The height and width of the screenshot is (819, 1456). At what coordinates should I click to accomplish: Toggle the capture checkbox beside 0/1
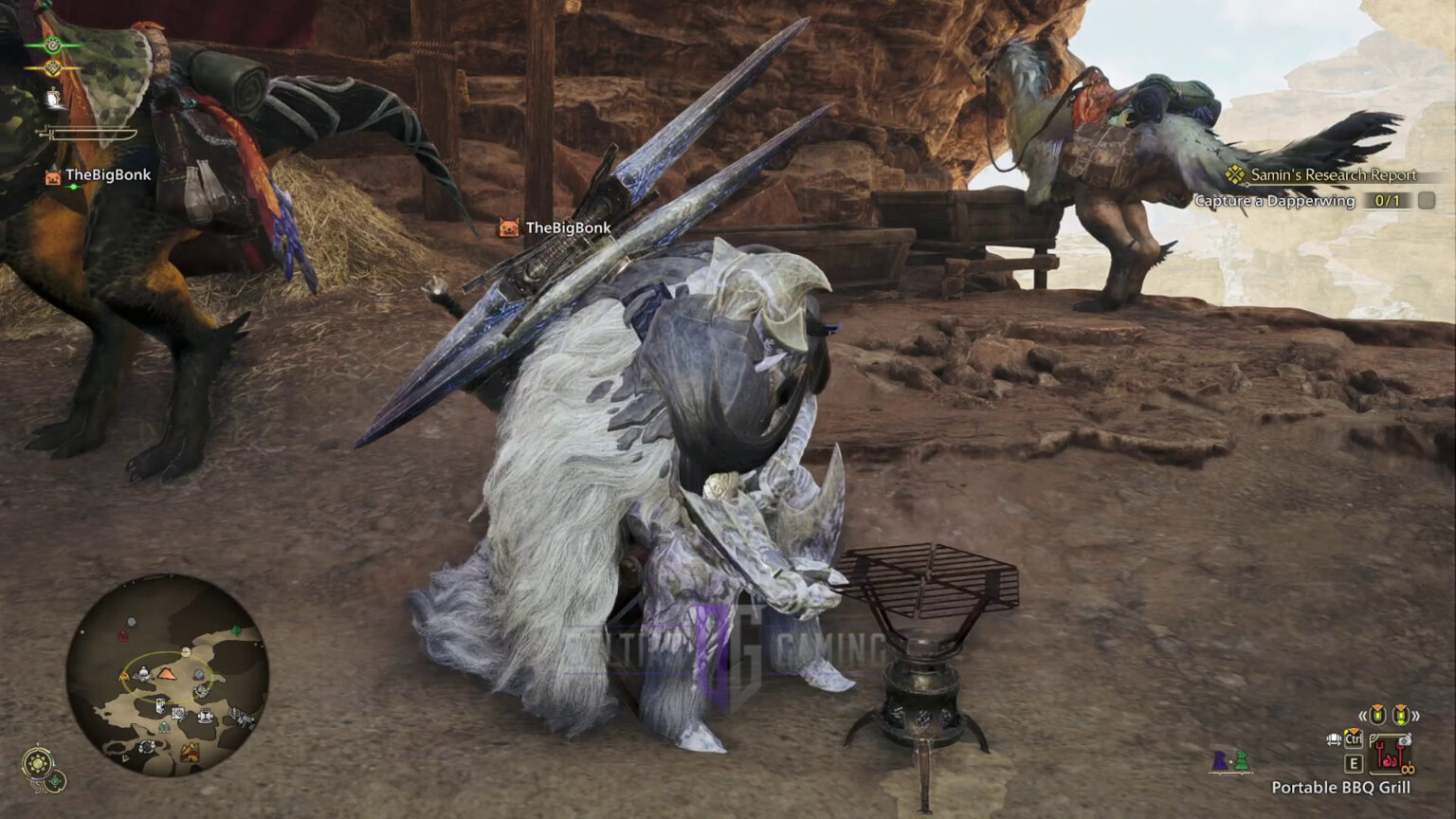(1427, 200)
